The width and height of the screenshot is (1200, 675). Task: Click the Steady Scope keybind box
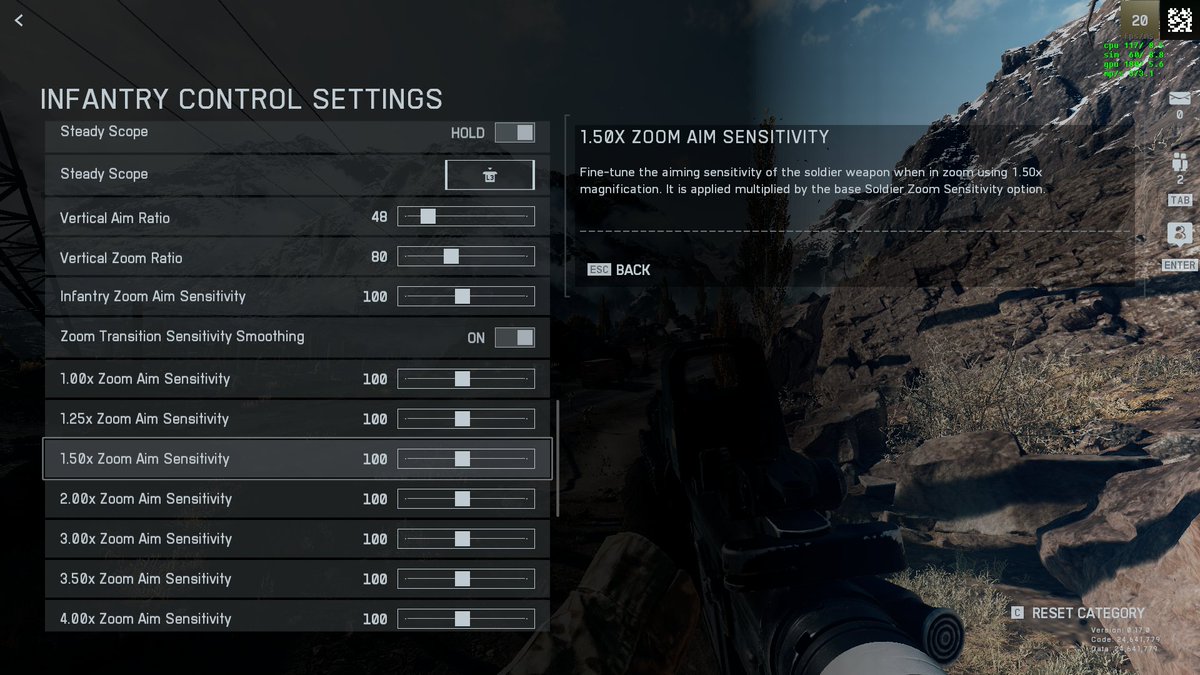pos(489,175)
